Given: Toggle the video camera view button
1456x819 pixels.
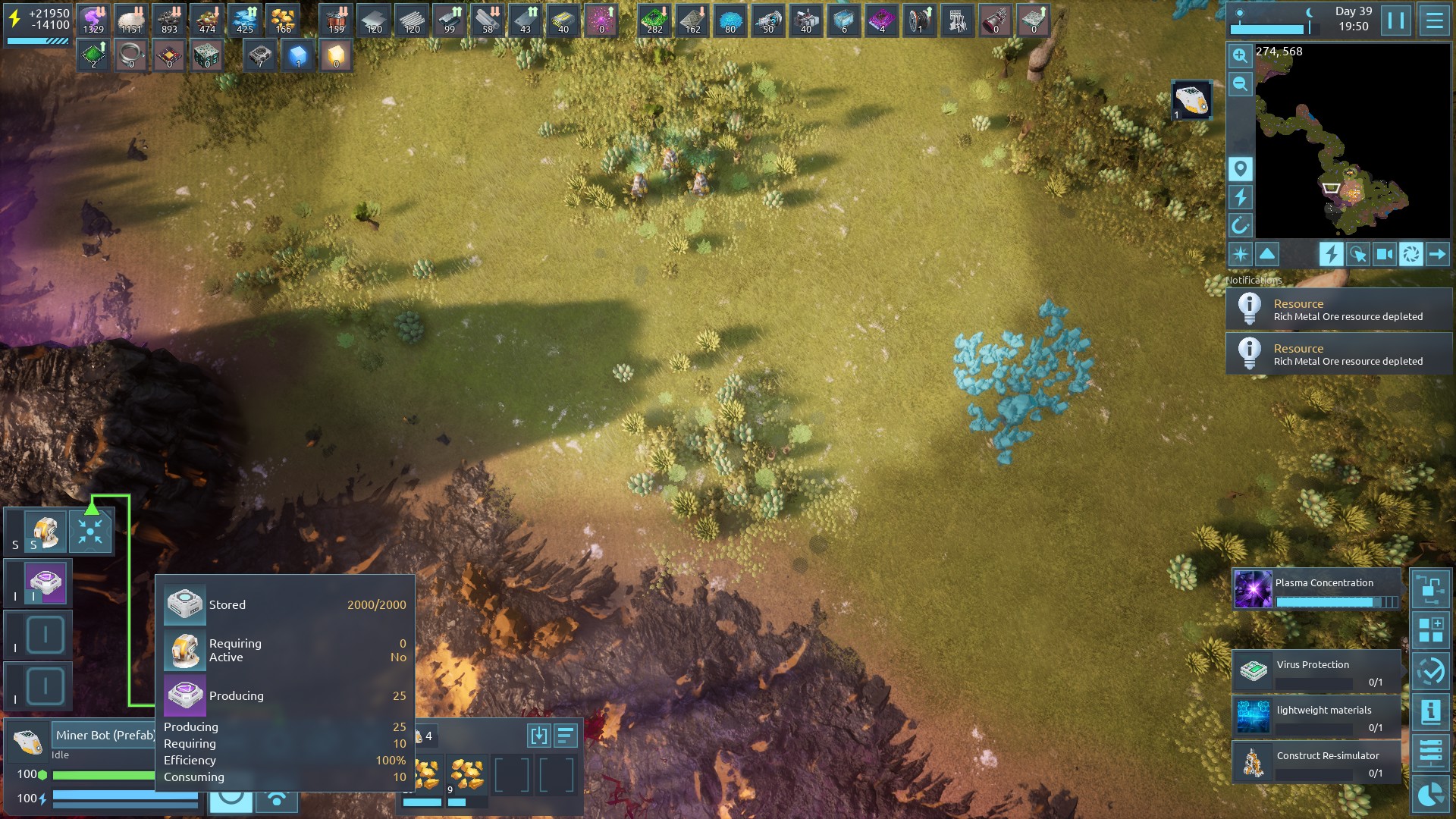Looking at the screenshot, I should click(x=1384, y=254).
